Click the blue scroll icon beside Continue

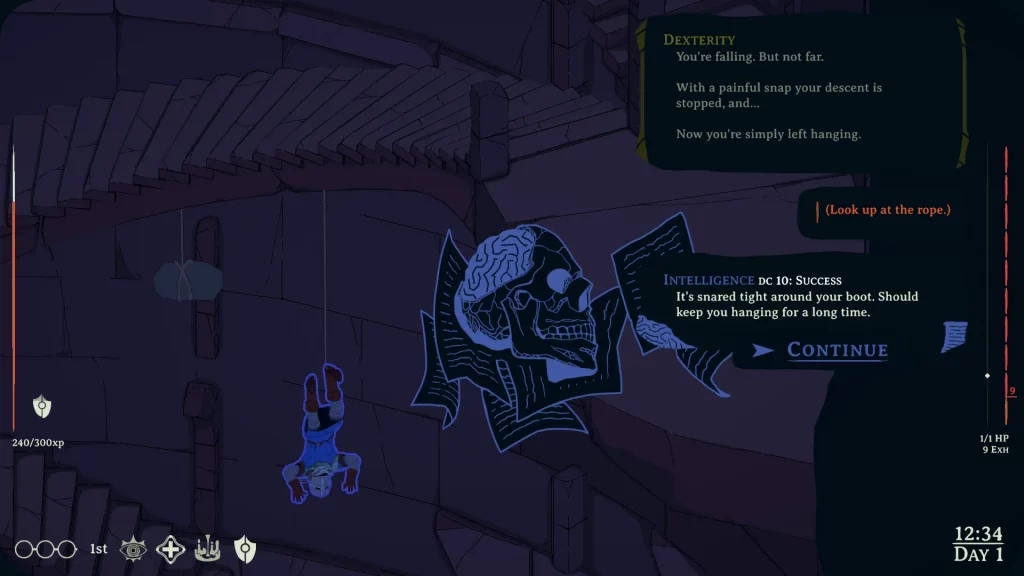[955, 336]
